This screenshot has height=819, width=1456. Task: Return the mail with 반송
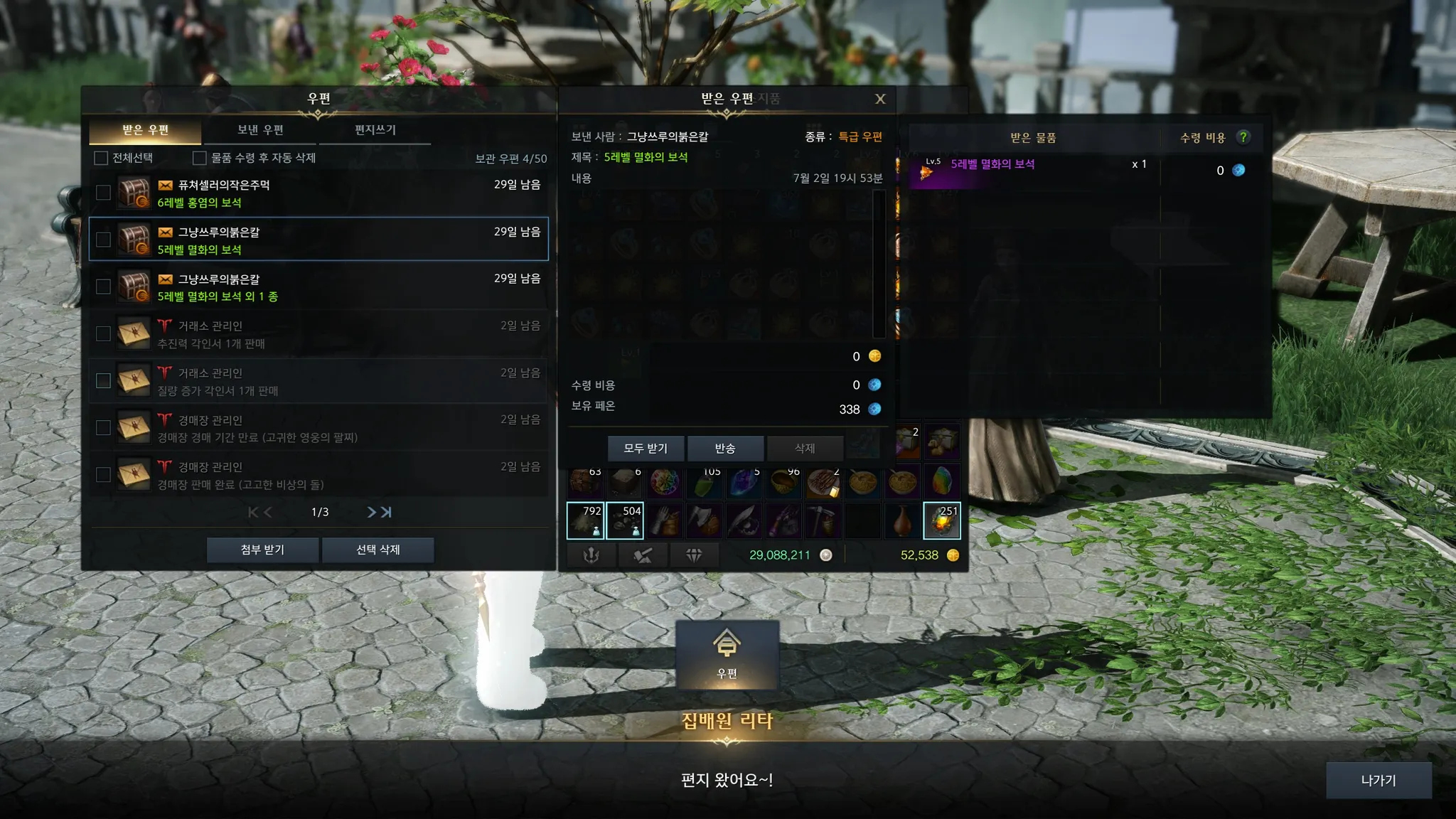pos(725,448)
